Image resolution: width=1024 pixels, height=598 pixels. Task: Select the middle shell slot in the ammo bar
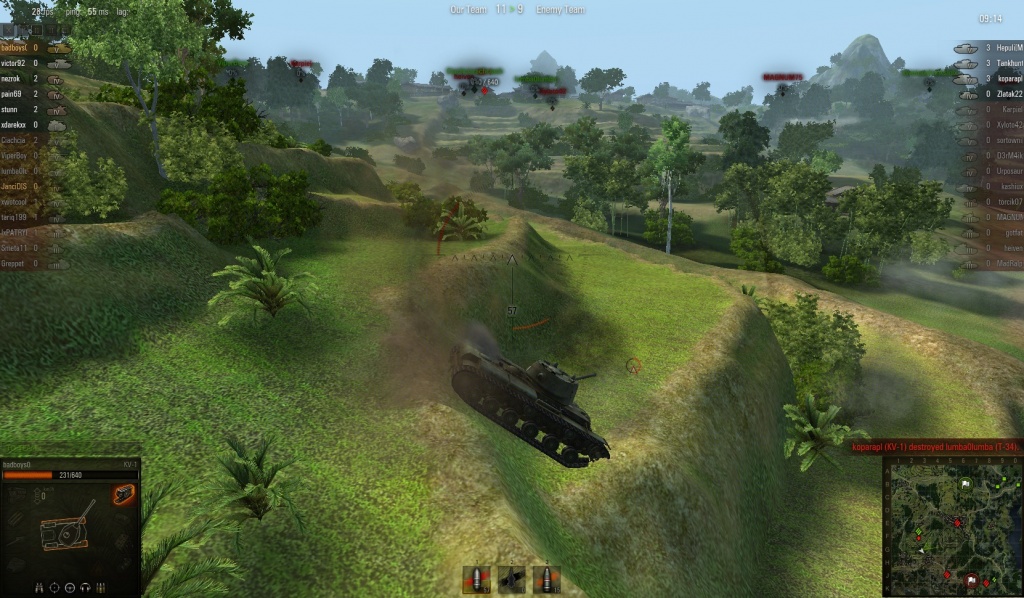tap(511, 579)
